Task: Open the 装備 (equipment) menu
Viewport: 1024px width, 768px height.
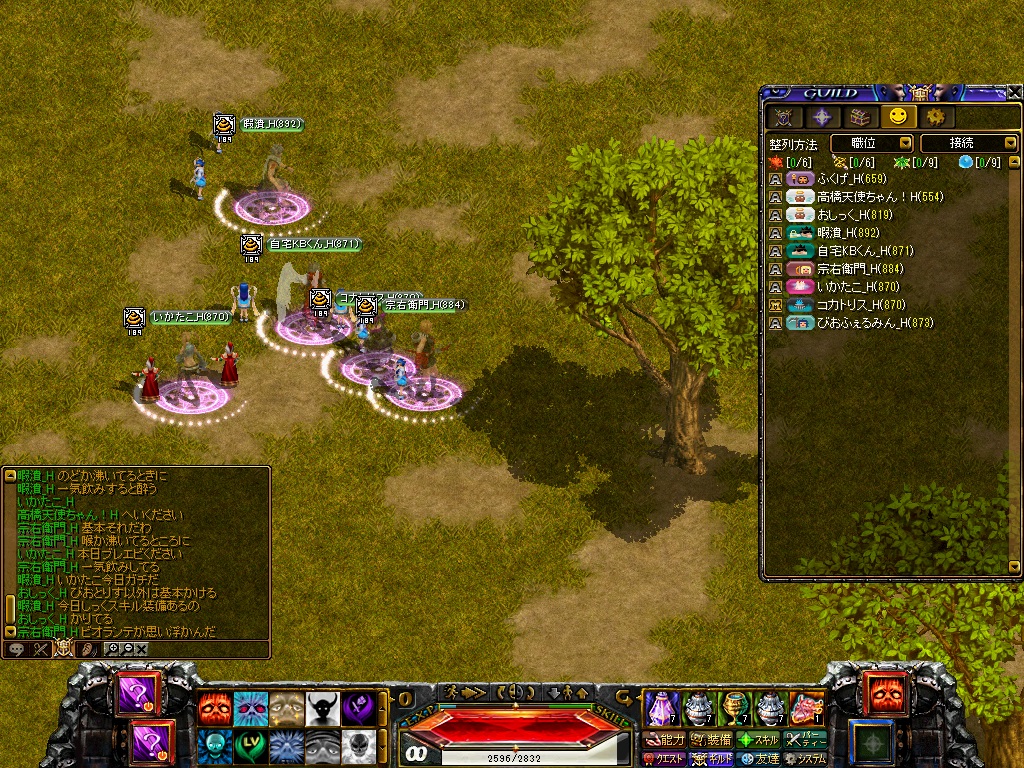Action: pyautogui.click(x=710, y=740)
